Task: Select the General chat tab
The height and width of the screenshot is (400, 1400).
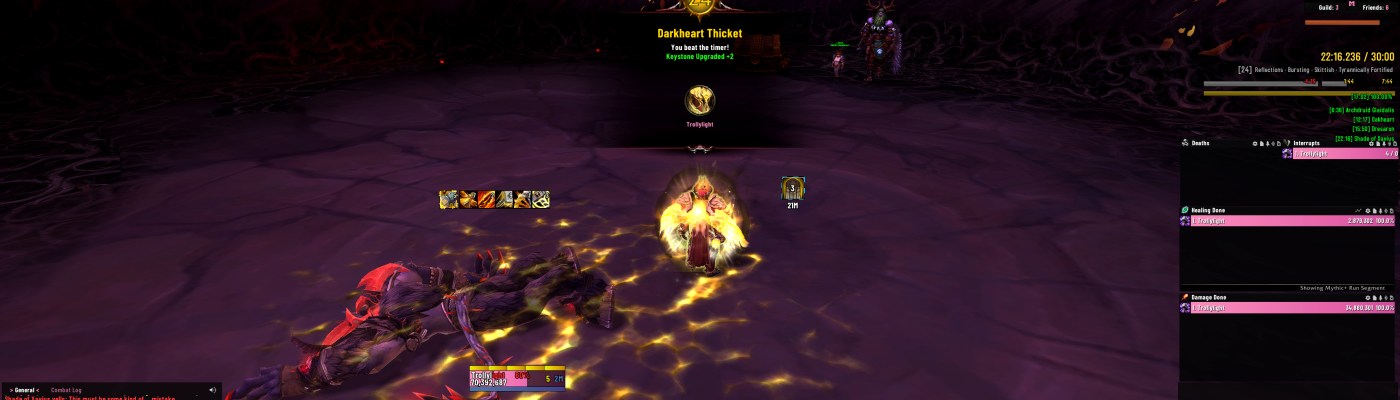Action: (23, 390)
